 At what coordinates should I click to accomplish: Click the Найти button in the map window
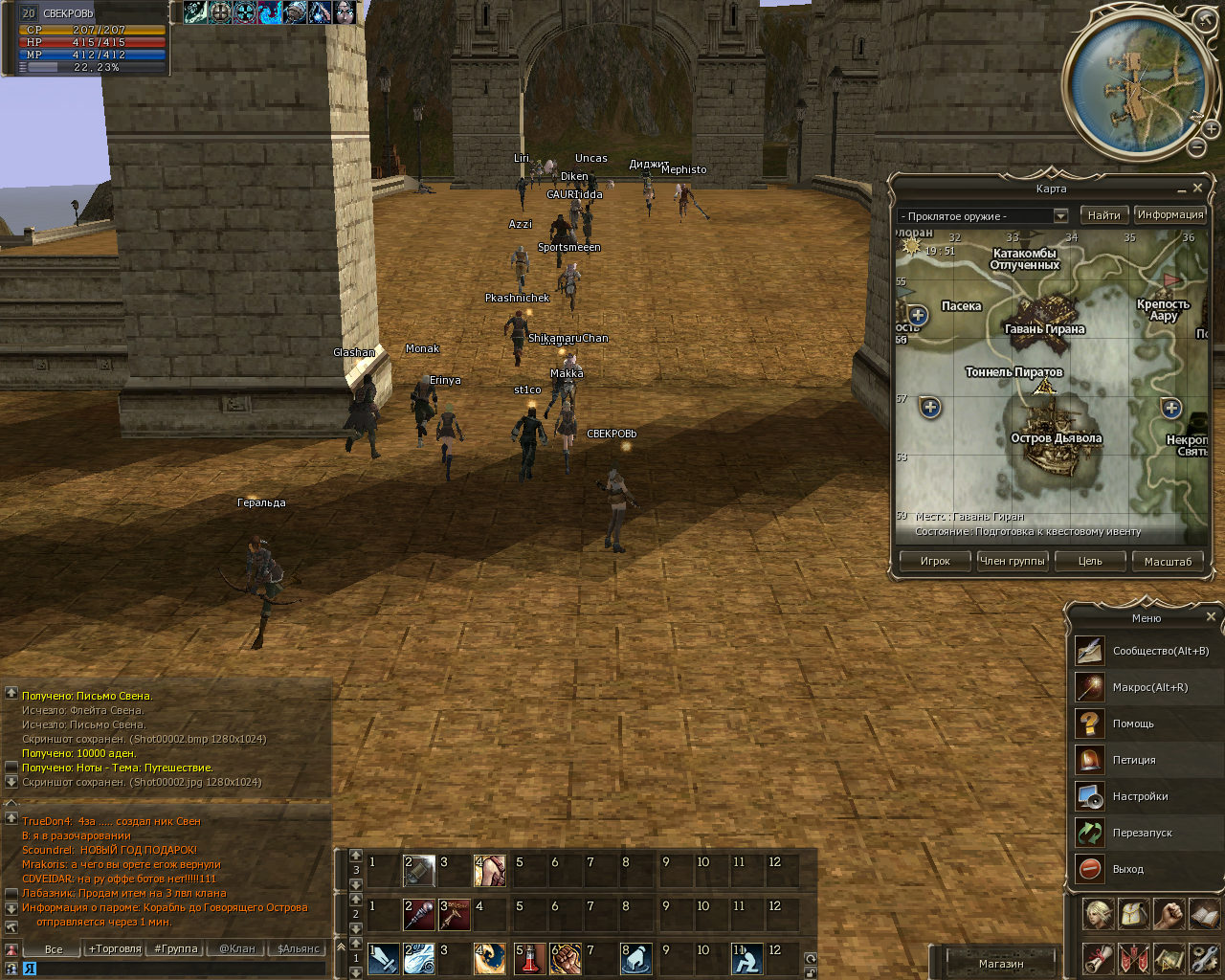point(1103,215)
